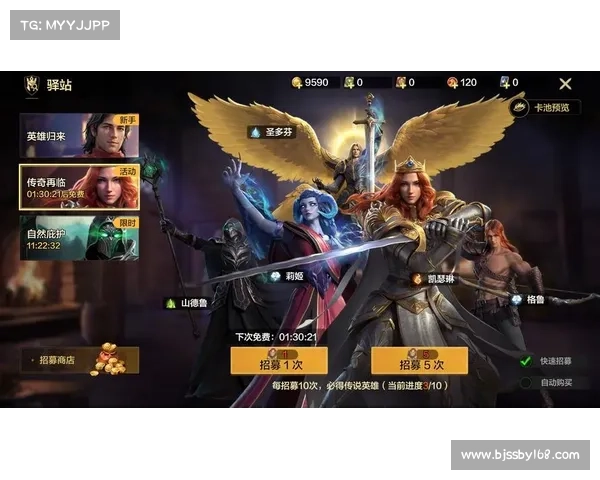Enable the 自动购买 auto purchase checkbox
The image size is (600, 480).
pos(526,382)
